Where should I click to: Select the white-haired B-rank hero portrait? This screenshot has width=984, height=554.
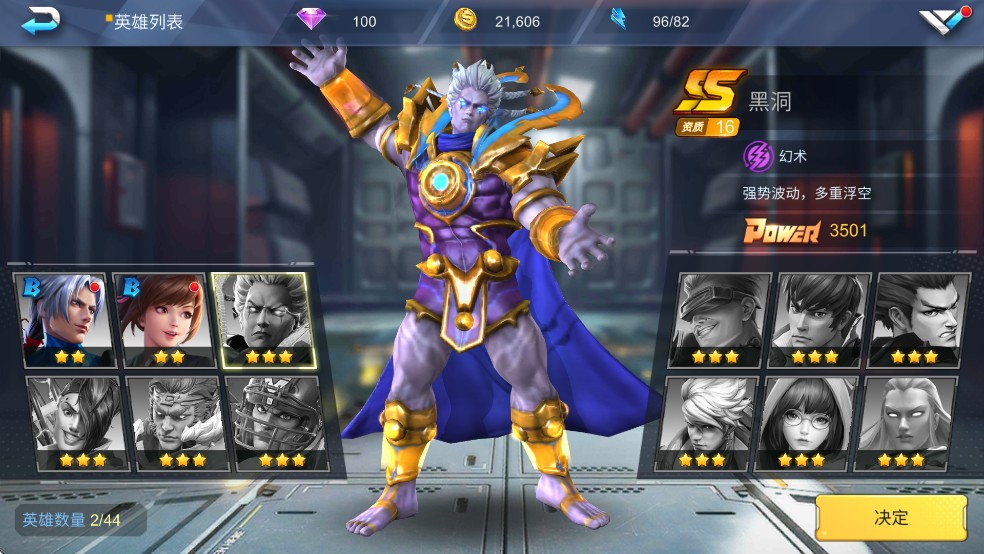(62, 319)
